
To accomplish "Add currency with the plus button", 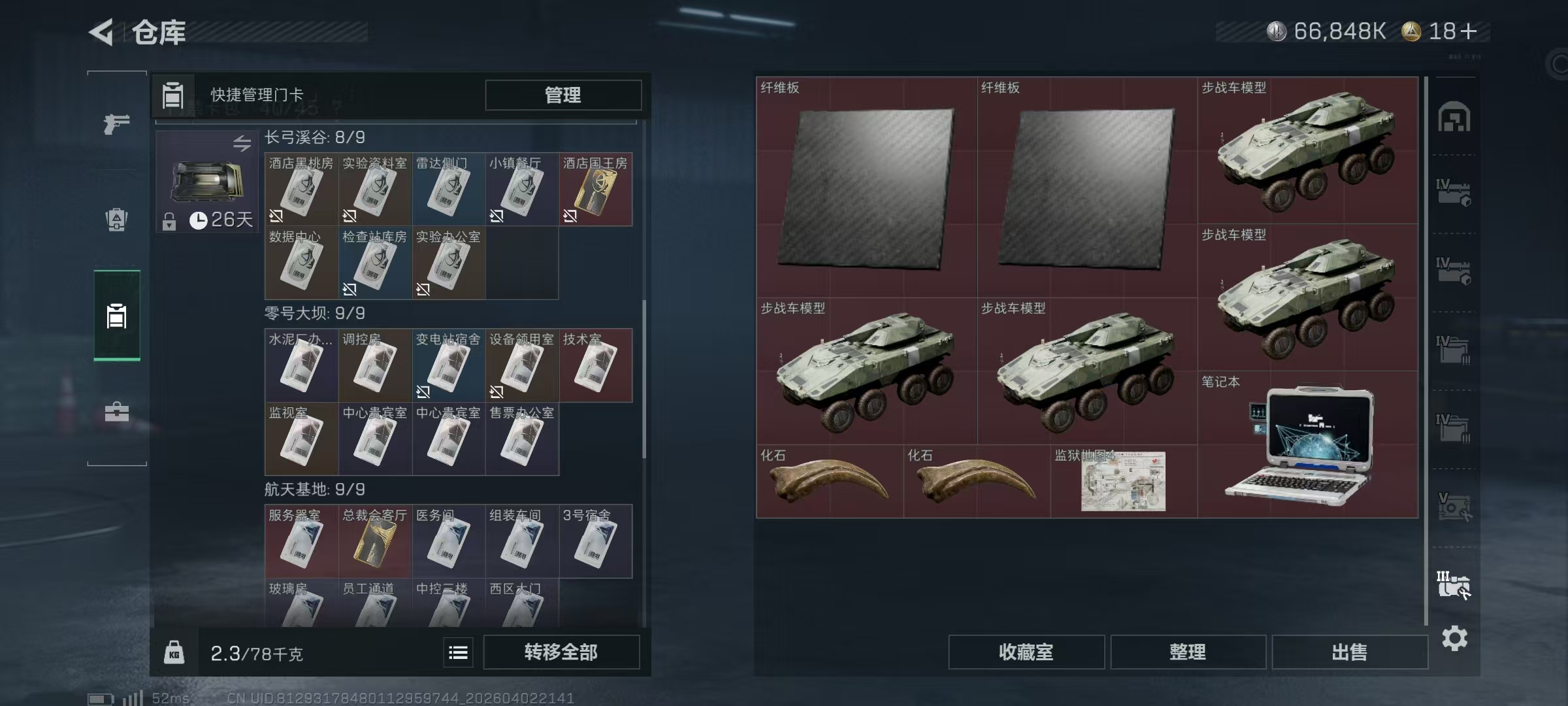I will click(1468, 31).
